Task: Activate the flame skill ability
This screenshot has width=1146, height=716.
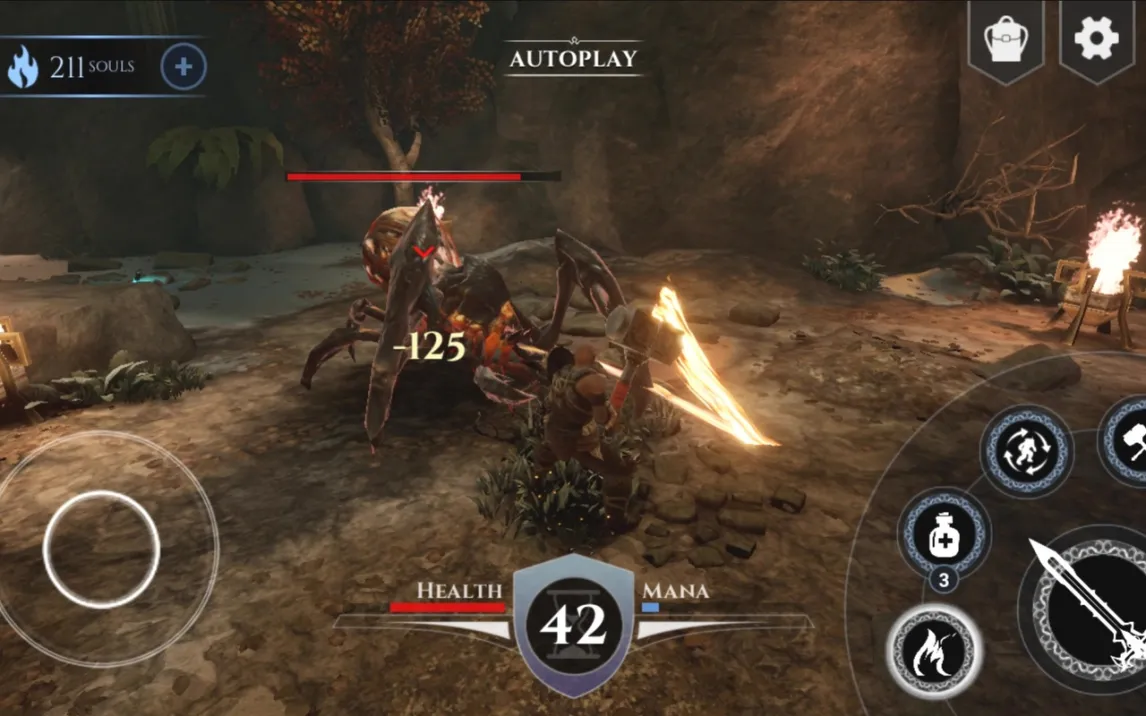Action: 934,652
